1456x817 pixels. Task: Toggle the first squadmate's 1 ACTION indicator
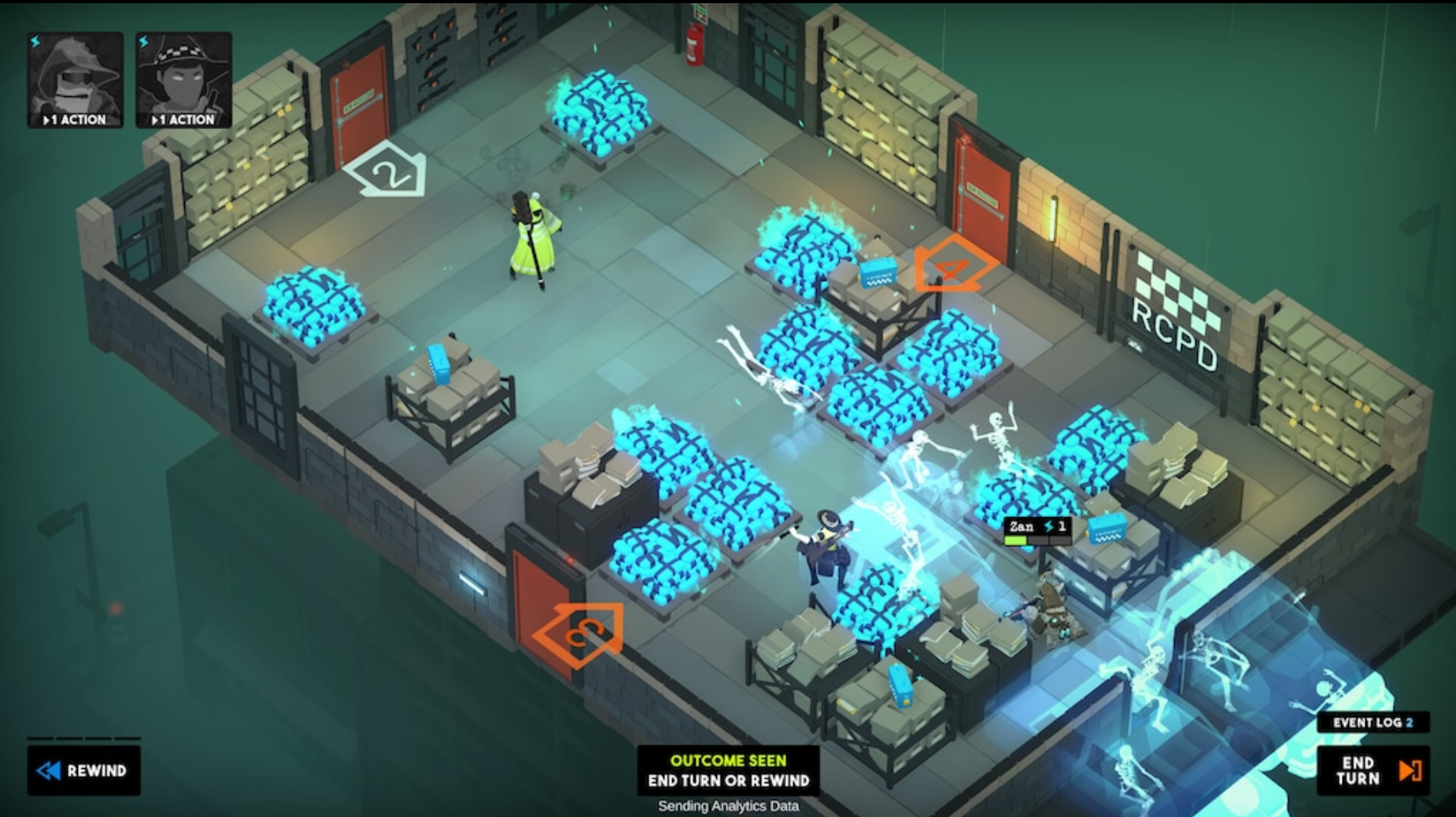pyautogui.click(x=75, y=120)
